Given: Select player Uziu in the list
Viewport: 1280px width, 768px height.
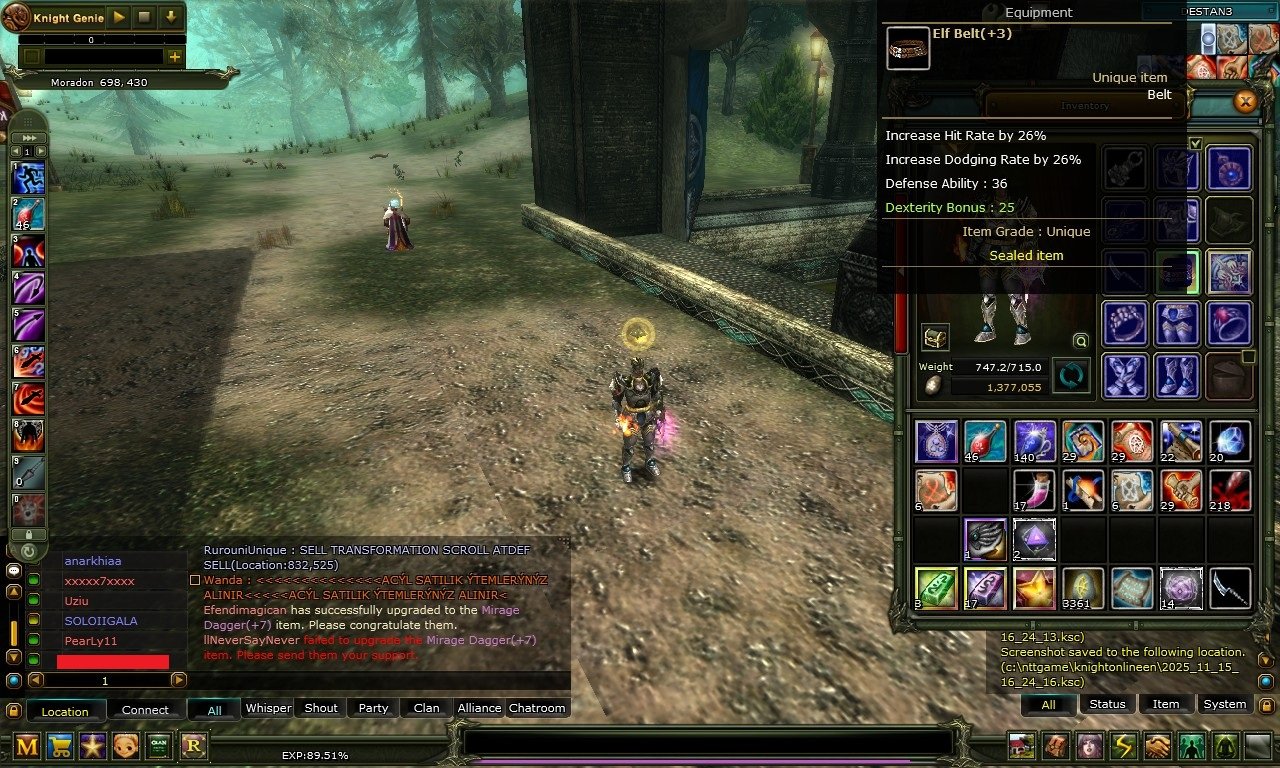Looking at the screenshot, I should click(76, 601).
